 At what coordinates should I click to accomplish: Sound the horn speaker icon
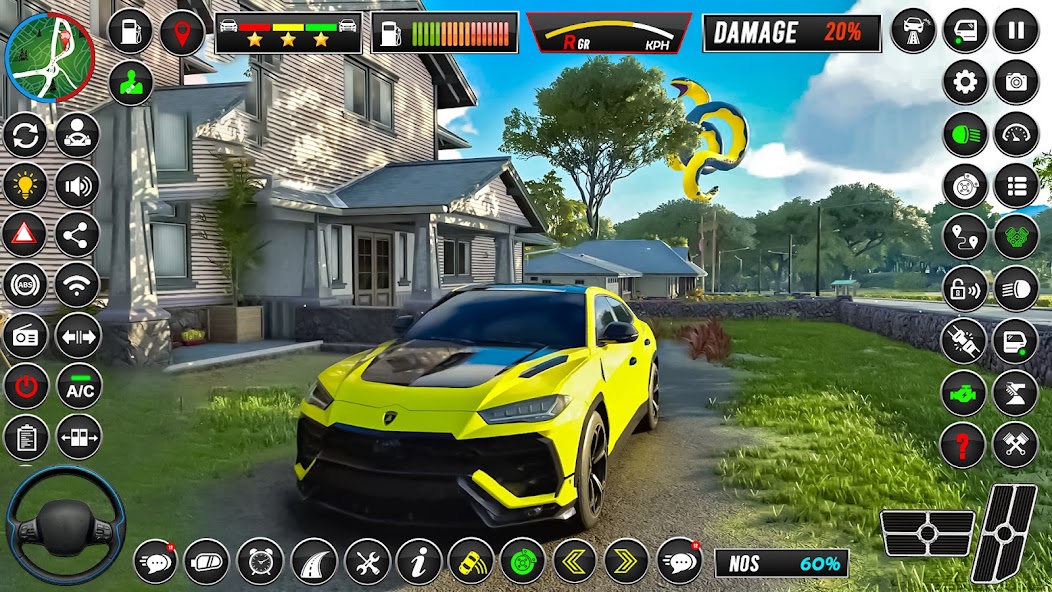click(77, 185)
